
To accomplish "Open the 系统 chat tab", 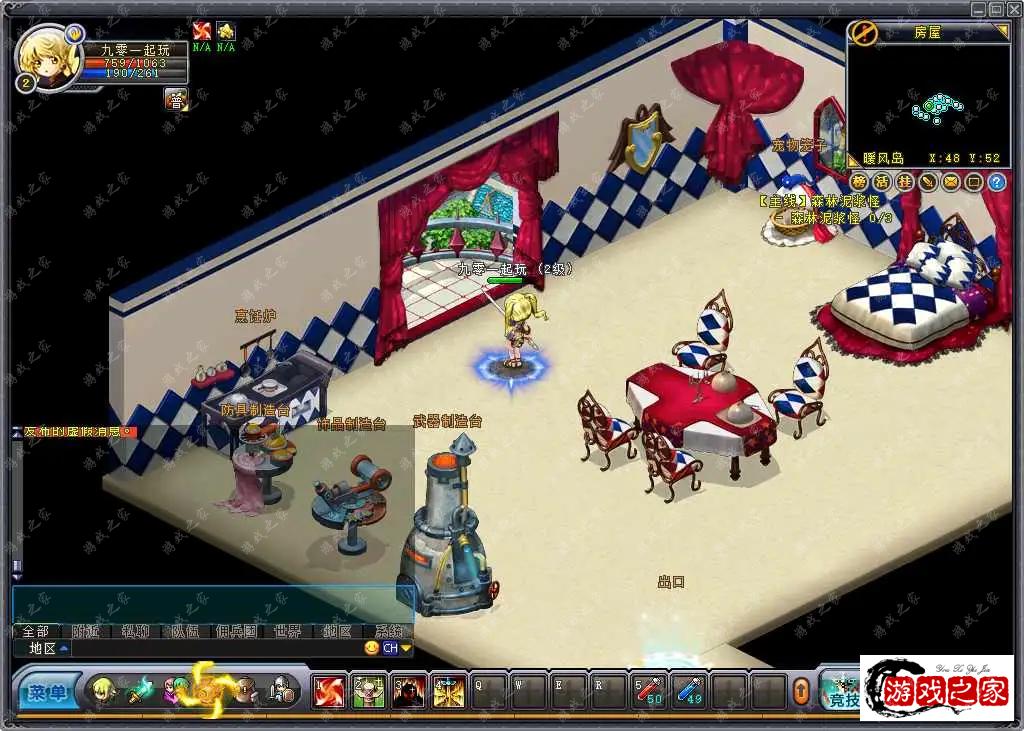I will coord(389,631).
